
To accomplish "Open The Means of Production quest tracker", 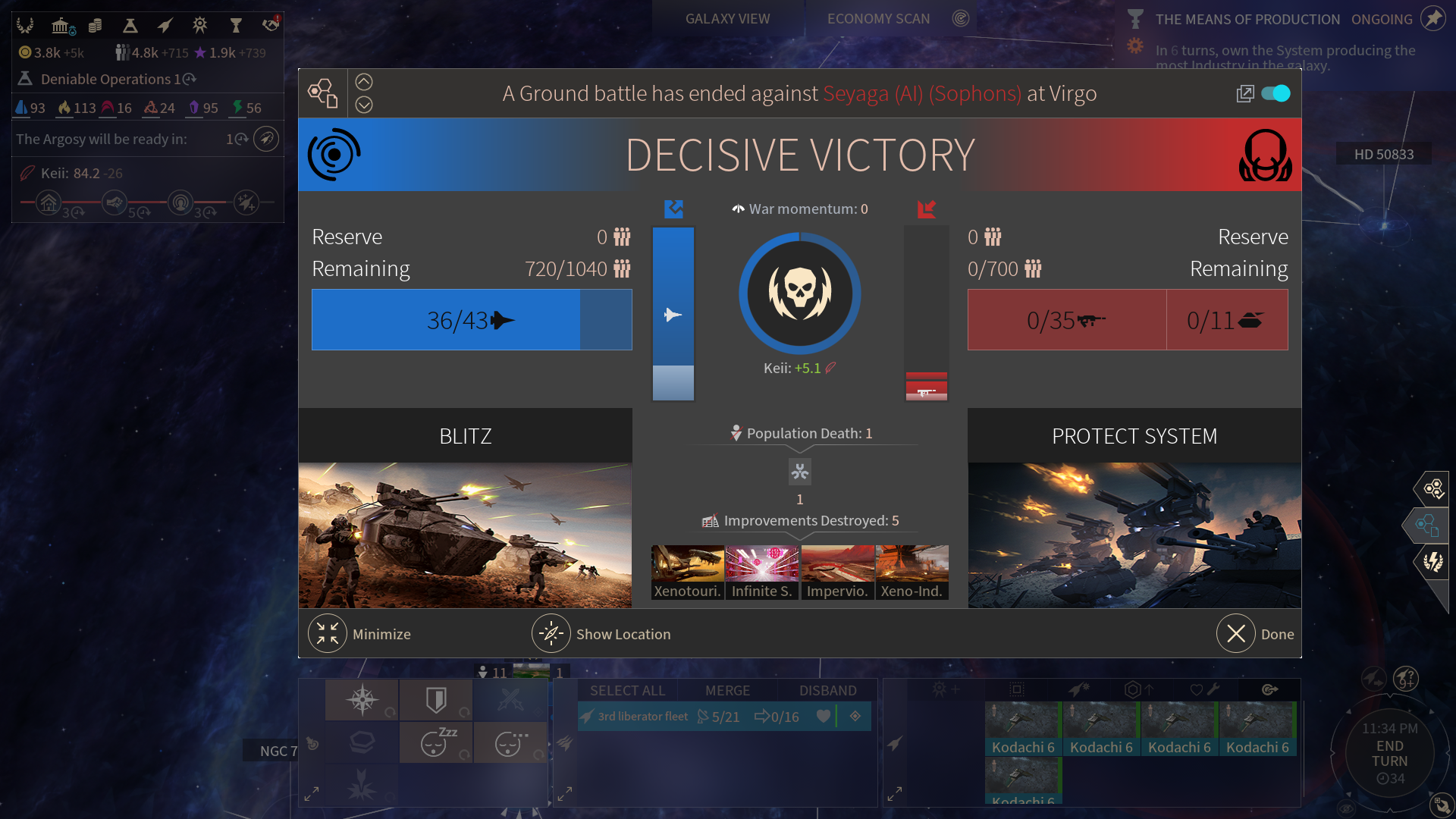I will click(x=1247, y=20).
